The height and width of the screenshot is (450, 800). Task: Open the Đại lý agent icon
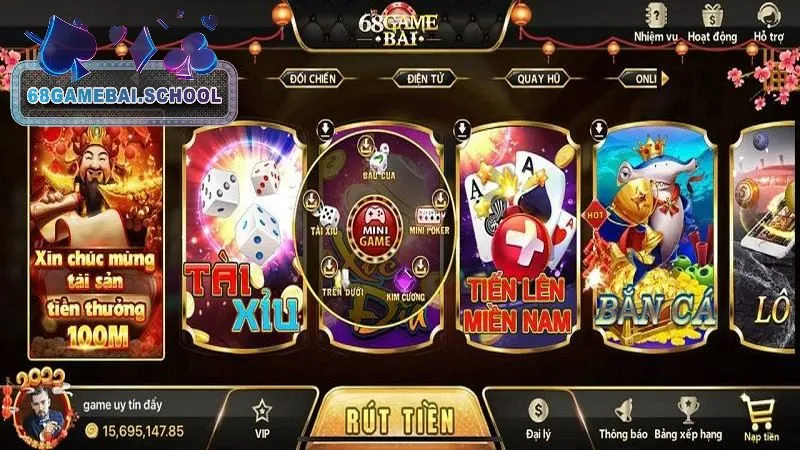[x=539, y=416]
